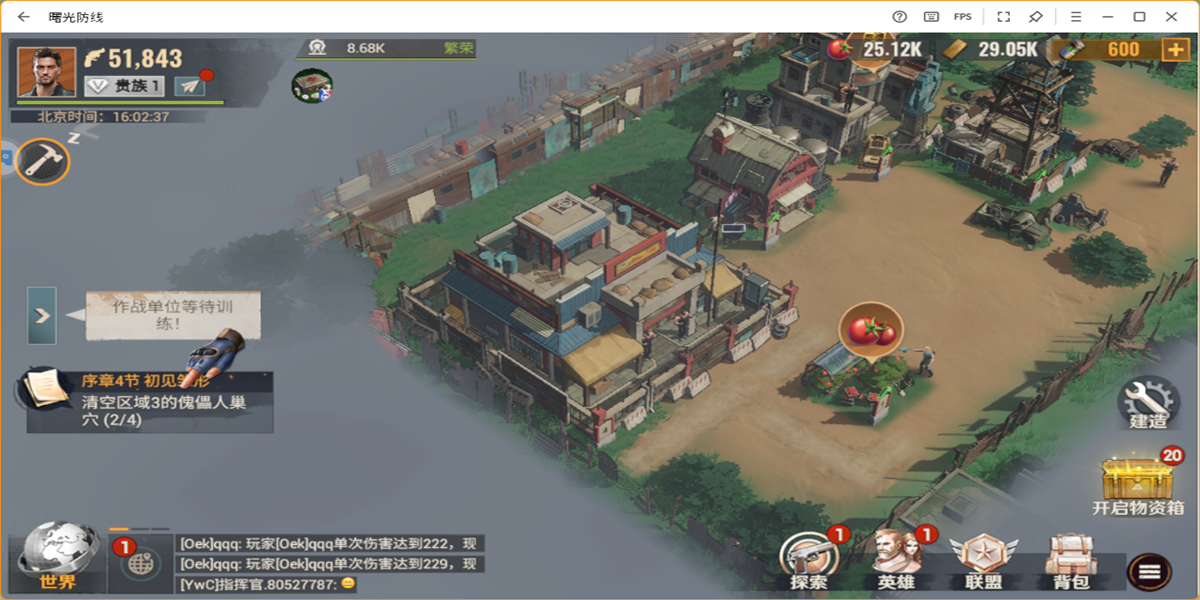Open the 探索 exploration menu
This screenshot has height=600, width=1200.
(809, 560)
